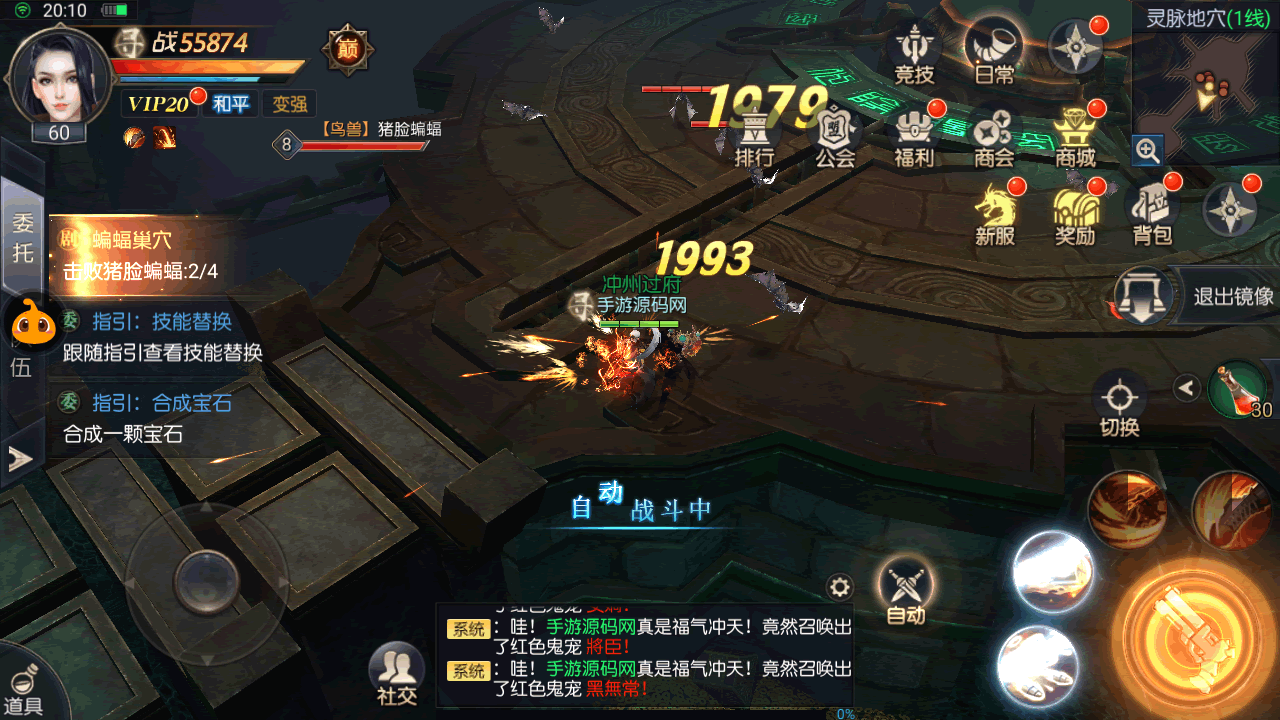Open the 背包 backpack inventory
Image resolution: width=1280 pixels, height=720 pixels.
[x=1152, y=213]
